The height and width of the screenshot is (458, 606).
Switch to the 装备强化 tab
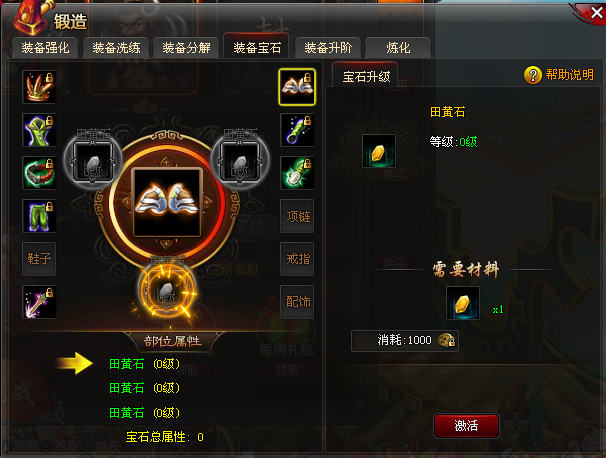click(46, 48)
